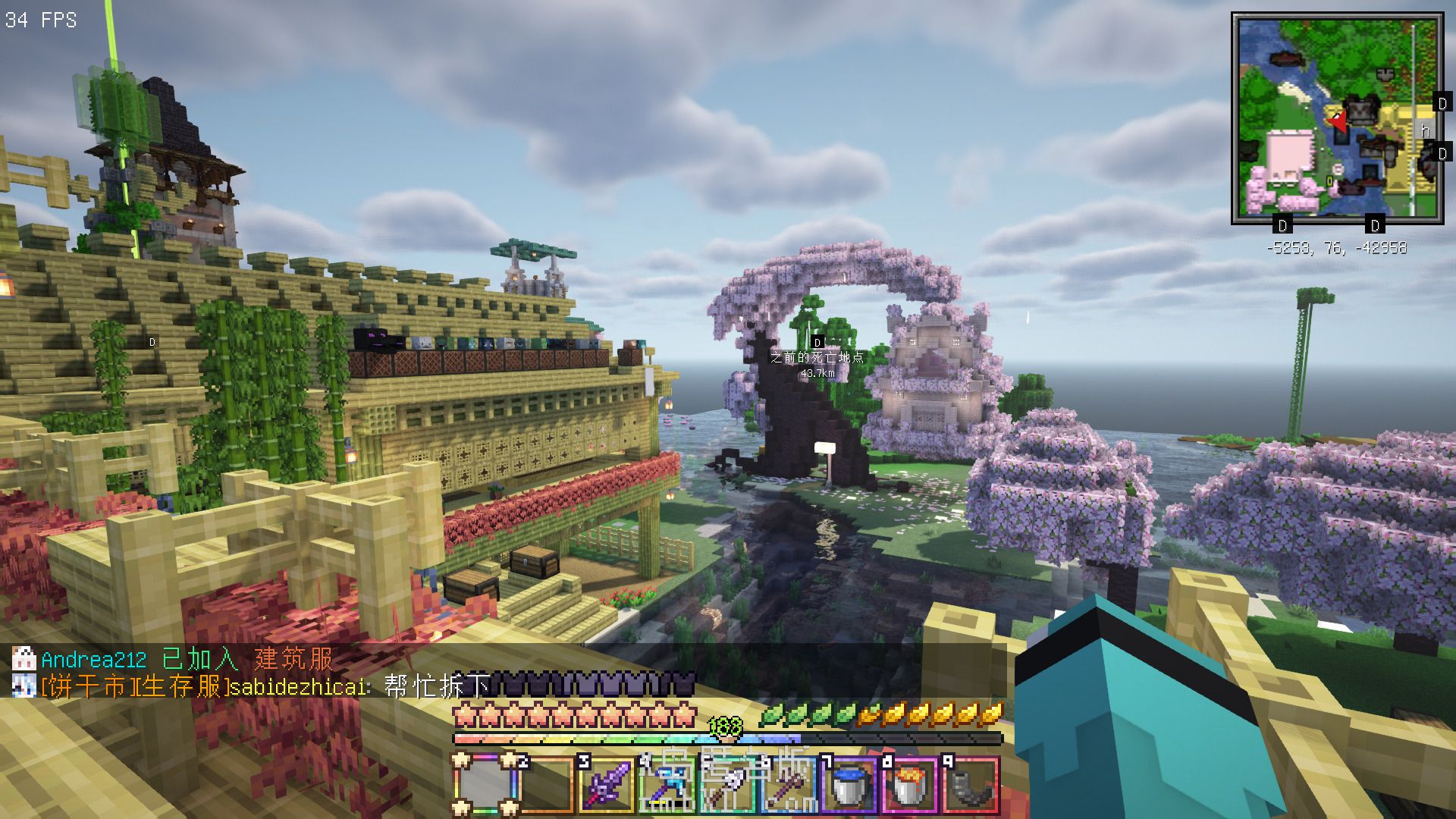This screenshot has height=819, width=1456.
Task: Click the minimap in the top-right corner
Action: click(1337, 118)
